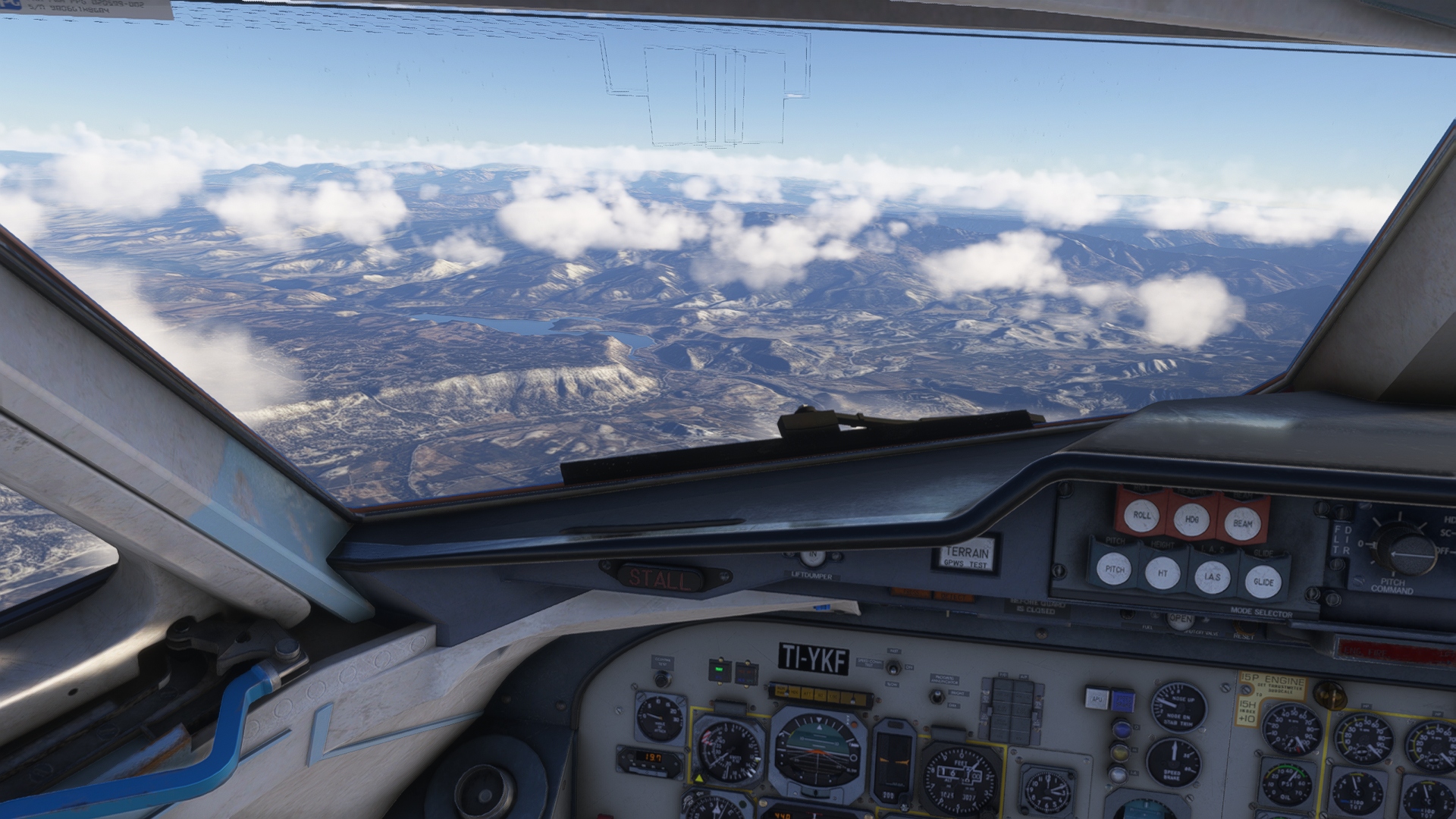Screen dimensions: 1456x819
Task: Select the GLIDE mode button
Action: coord(1263,582)
